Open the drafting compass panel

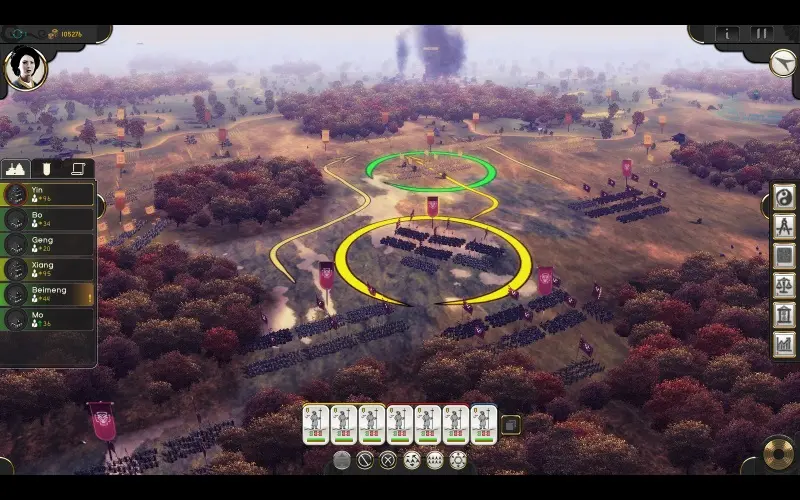point(784,226)
